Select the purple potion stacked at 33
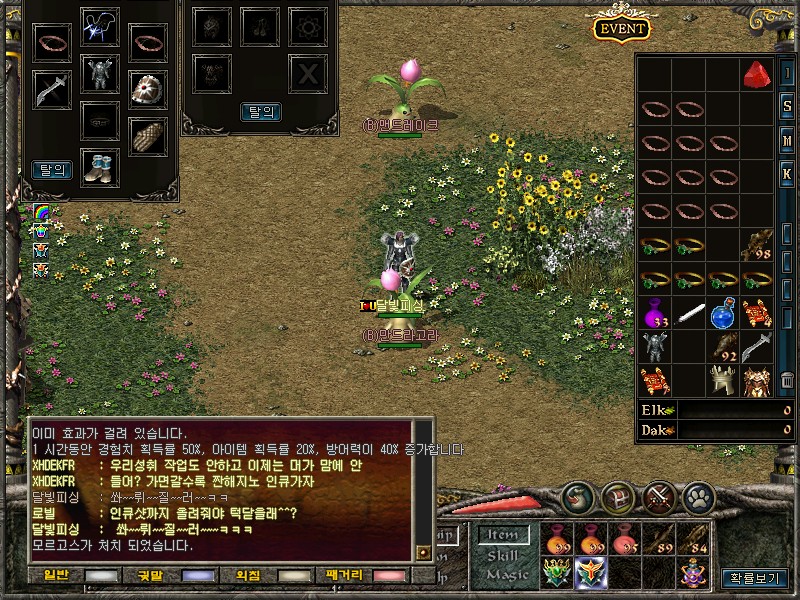Image resolution: width=800 pixels, height=600 pixels. 655,314
